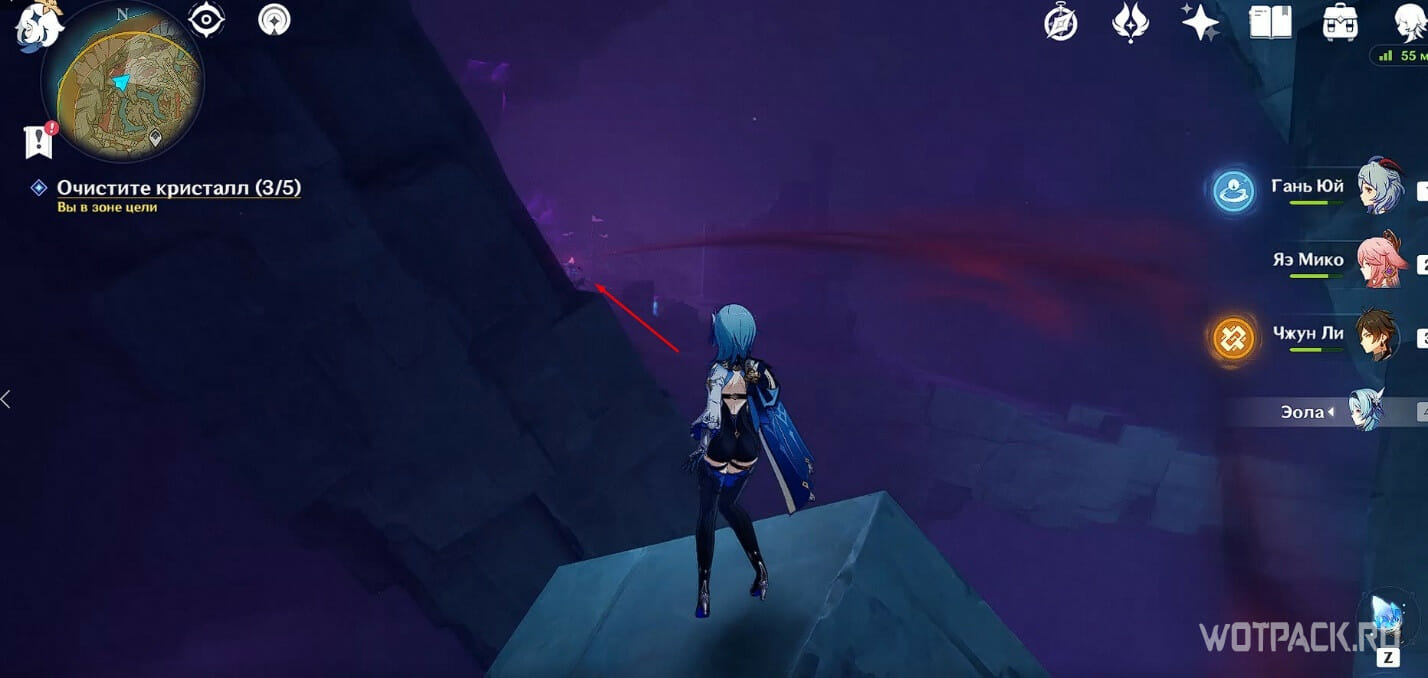Expand the small left-edge arrow panel
The width and height of the screenshot is (1428, 678).
coord(6,400)
